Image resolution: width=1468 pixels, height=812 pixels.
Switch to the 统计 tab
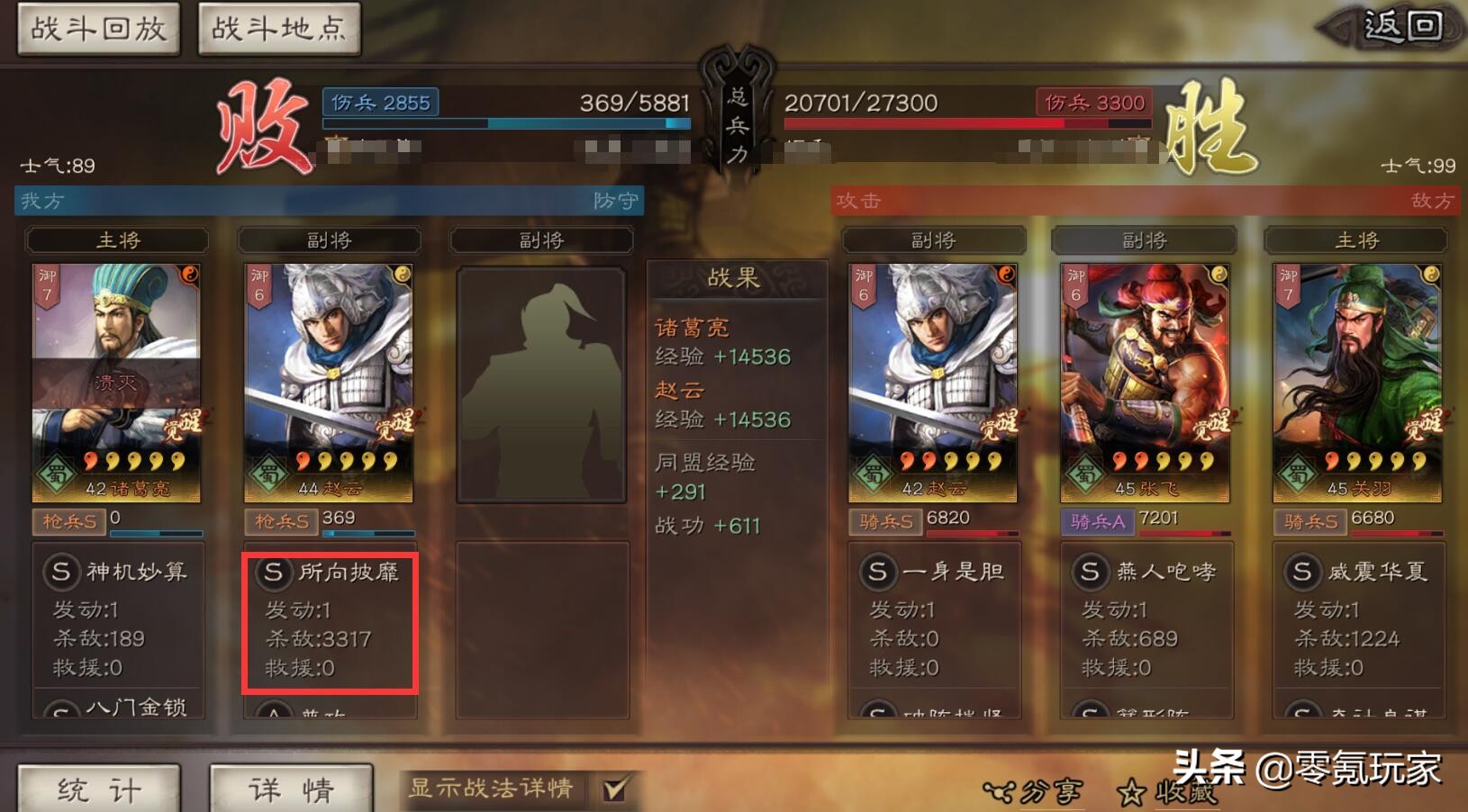[99, 787]
